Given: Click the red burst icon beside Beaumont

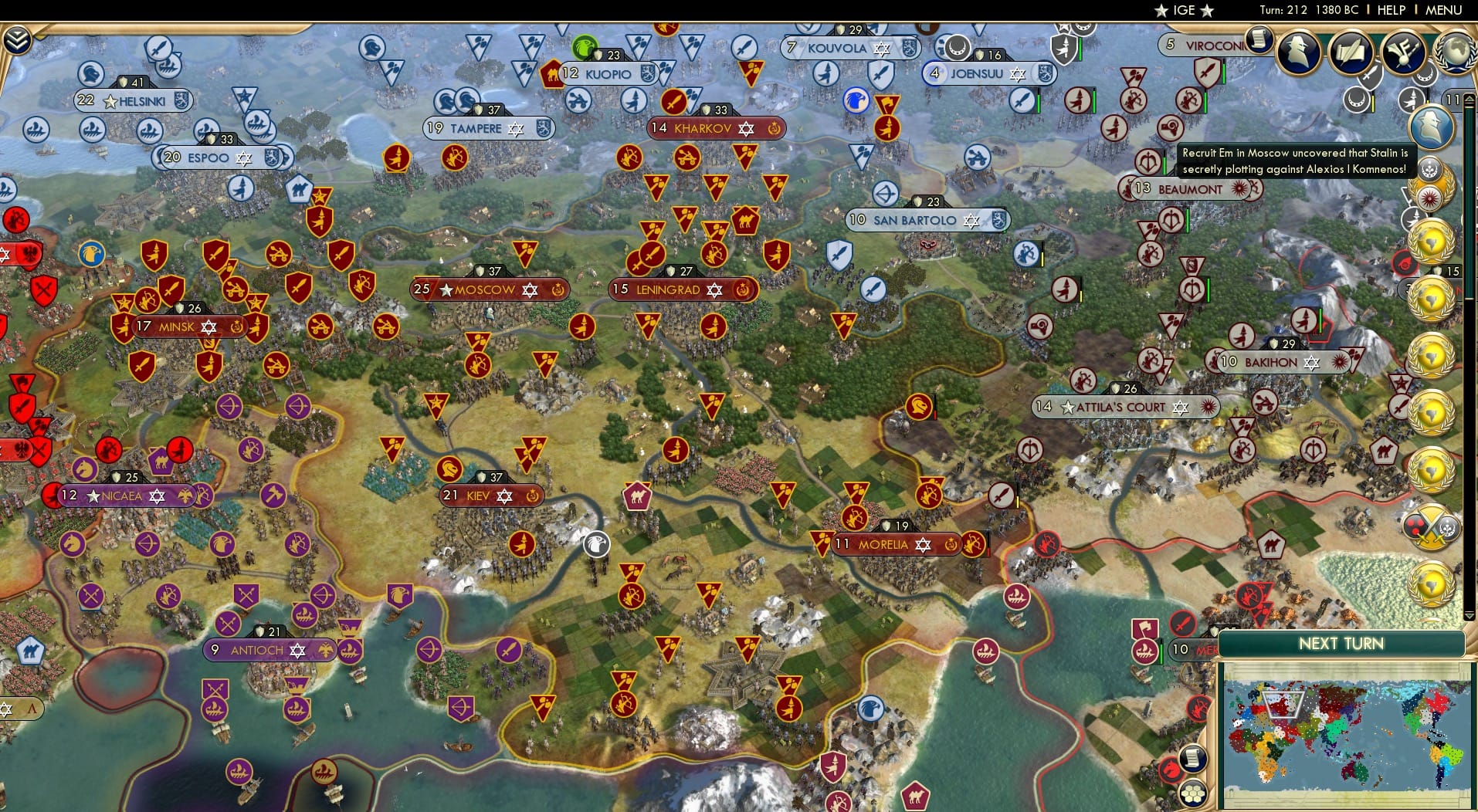Looking at the screenshot, I should pyautogui.click(x=1239, y=190).
